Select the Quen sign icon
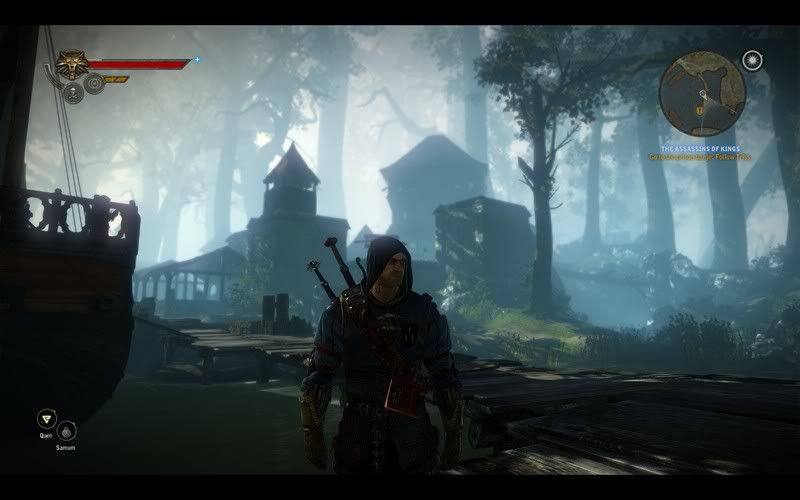Image resolution: width=800 pixels, height=500 pixels. 45,419
